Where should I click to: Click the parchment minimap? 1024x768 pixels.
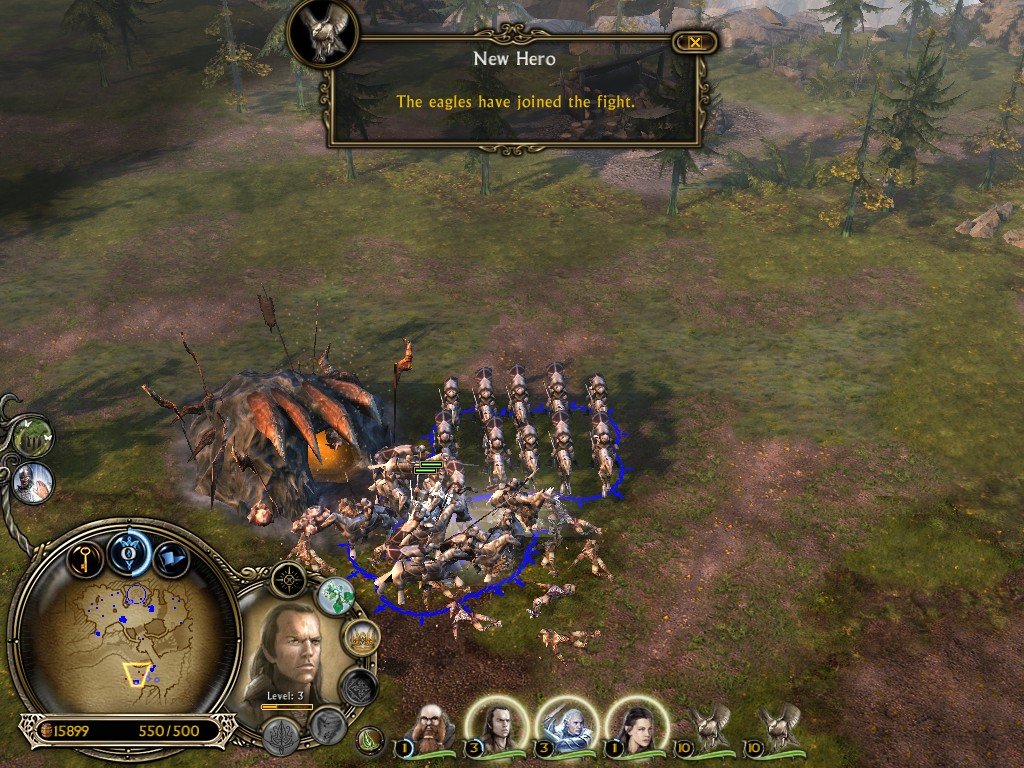tap(125, 641)
